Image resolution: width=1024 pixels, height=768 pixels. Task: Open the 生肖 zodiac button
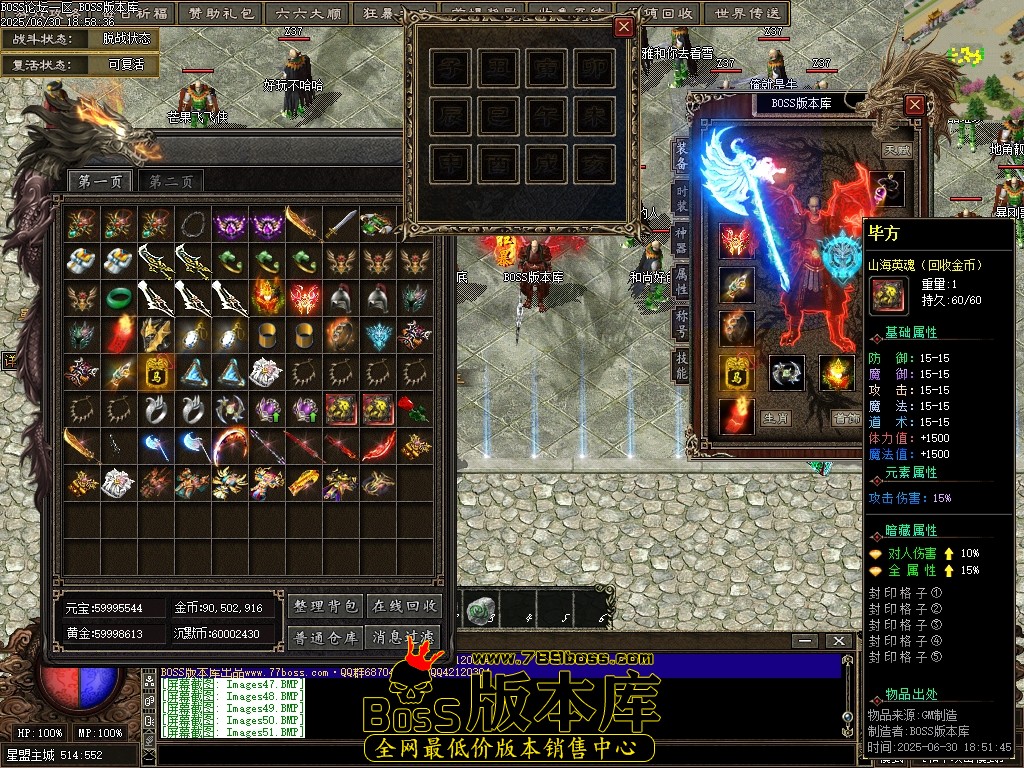tap(775, 418)
